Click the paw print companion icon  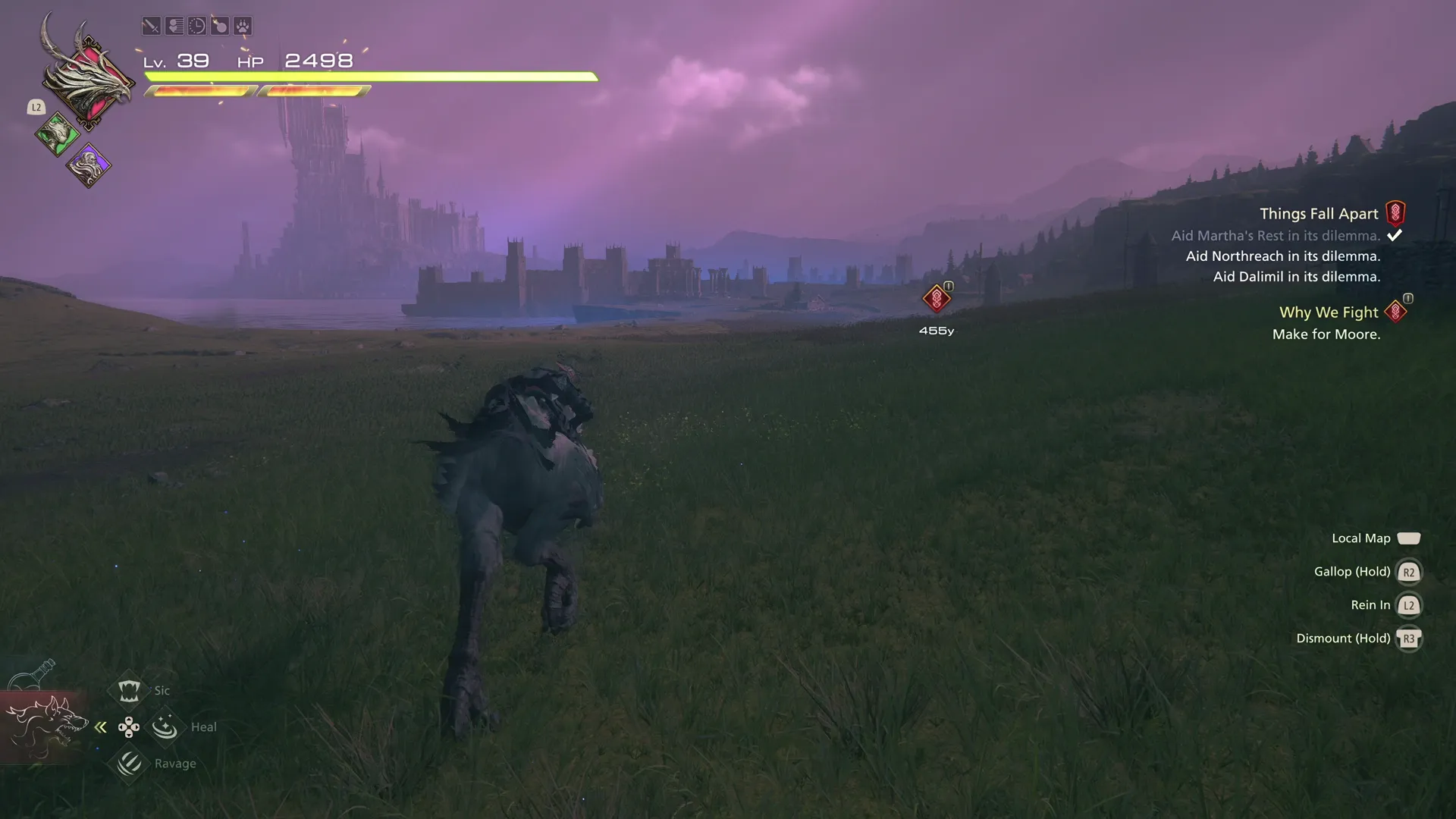(x=243, y=25)
